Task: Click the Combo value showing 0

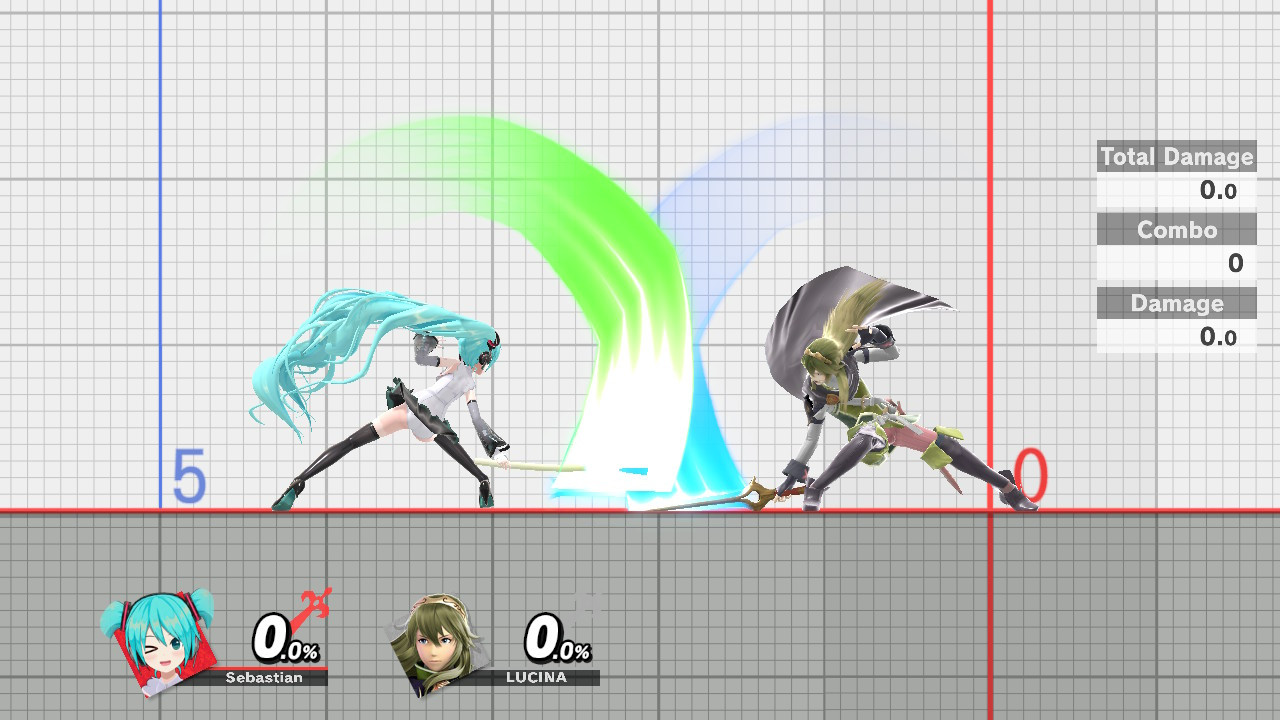Action: coord(1234,264)
